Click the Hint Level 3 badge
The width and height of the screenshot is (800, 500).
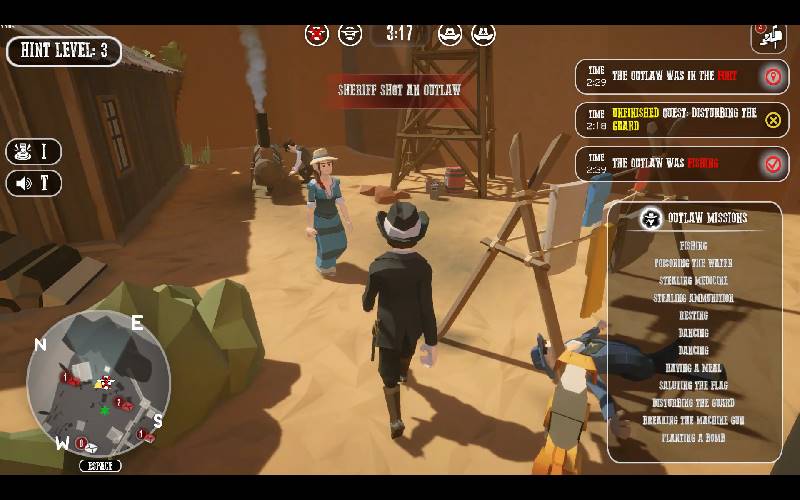pos(64,51)
